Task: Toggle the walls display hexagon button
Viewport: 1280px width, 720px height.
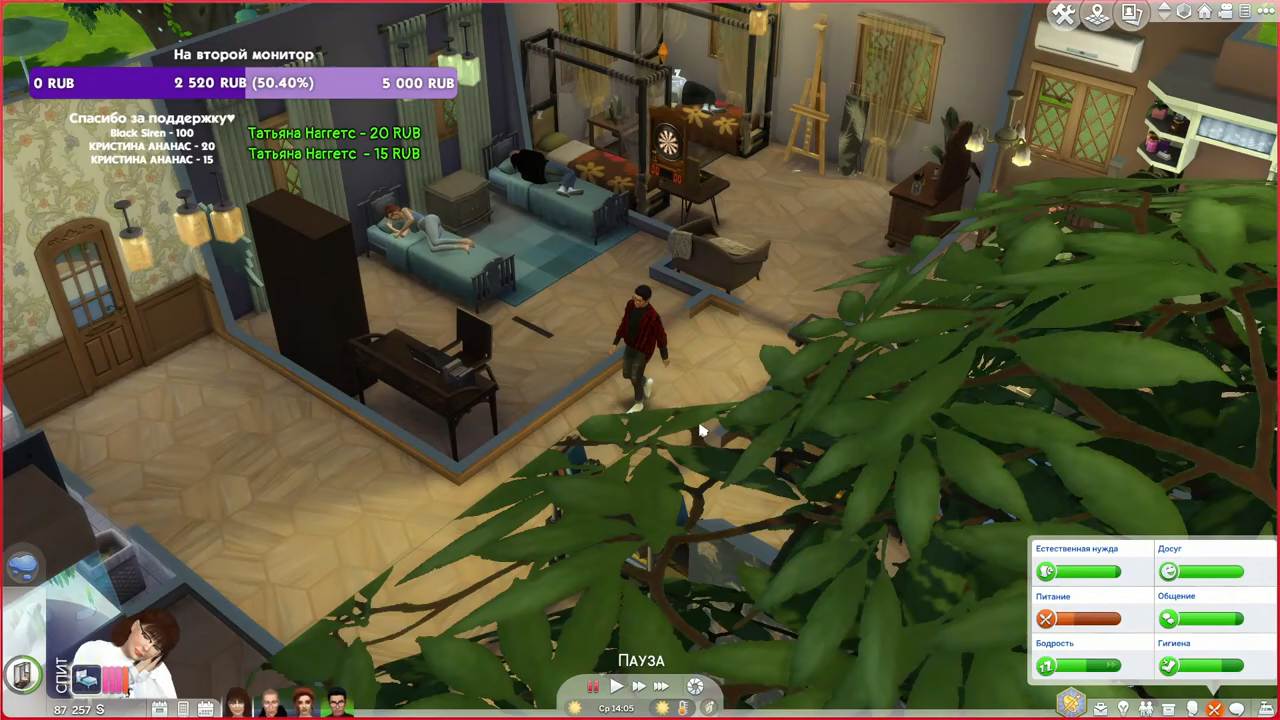Action: 1184,12
